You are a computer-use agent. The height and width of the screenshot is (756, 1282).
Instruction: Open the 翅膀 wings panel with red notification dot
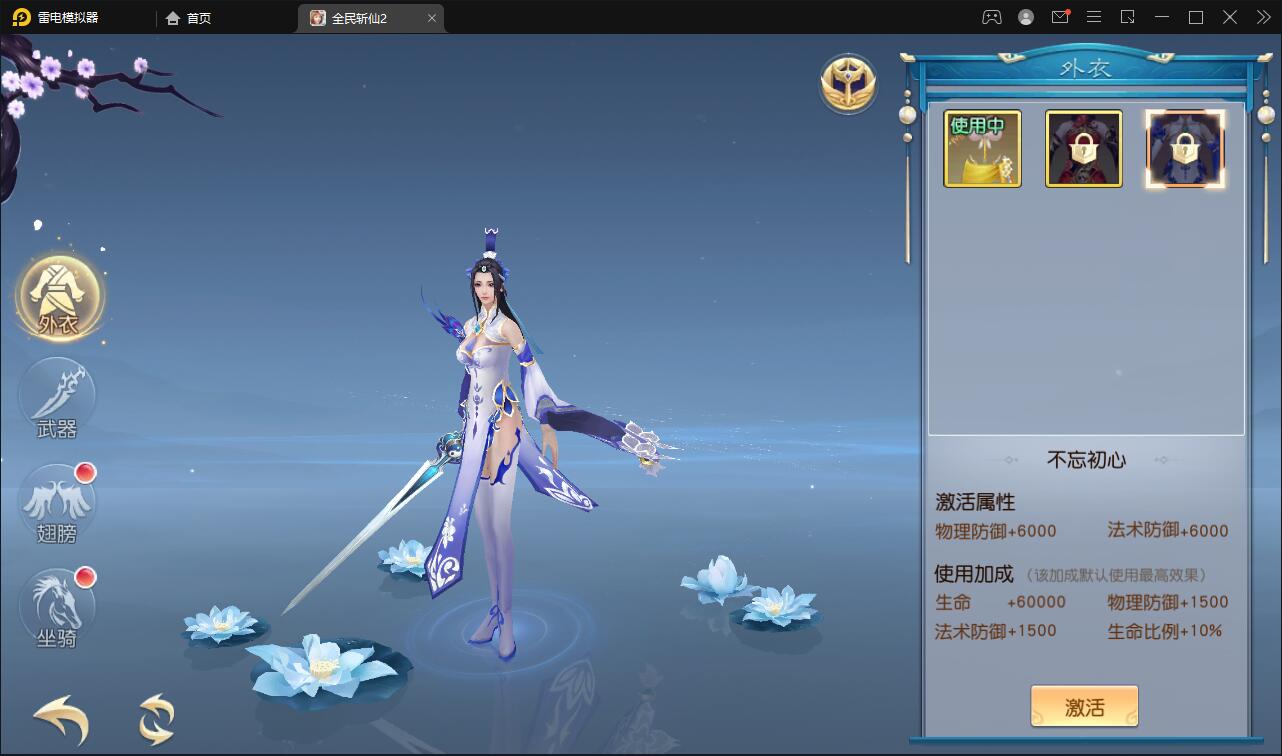tap(58, 503)
